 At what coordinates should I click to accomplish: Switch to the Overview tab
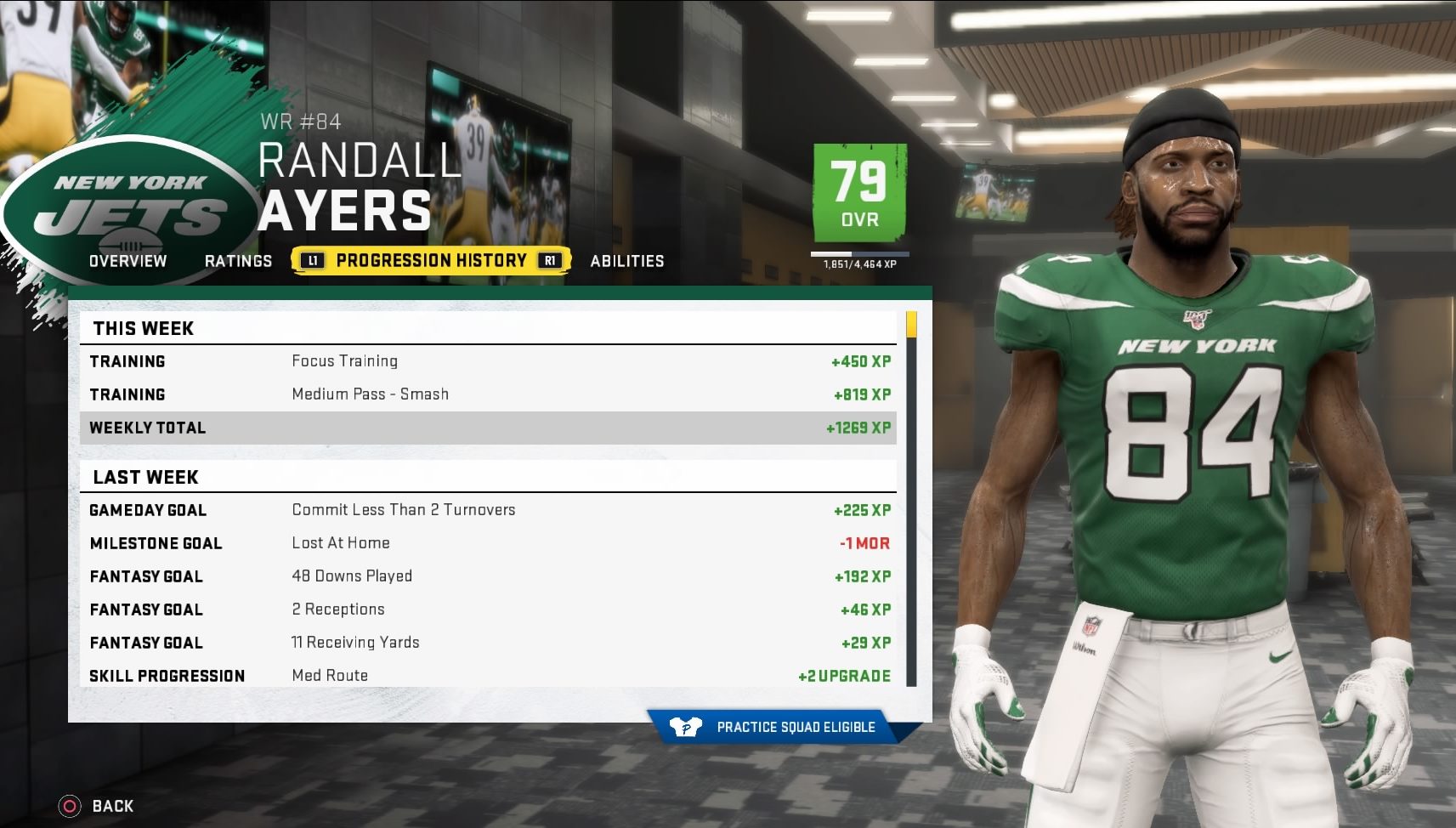127,261
